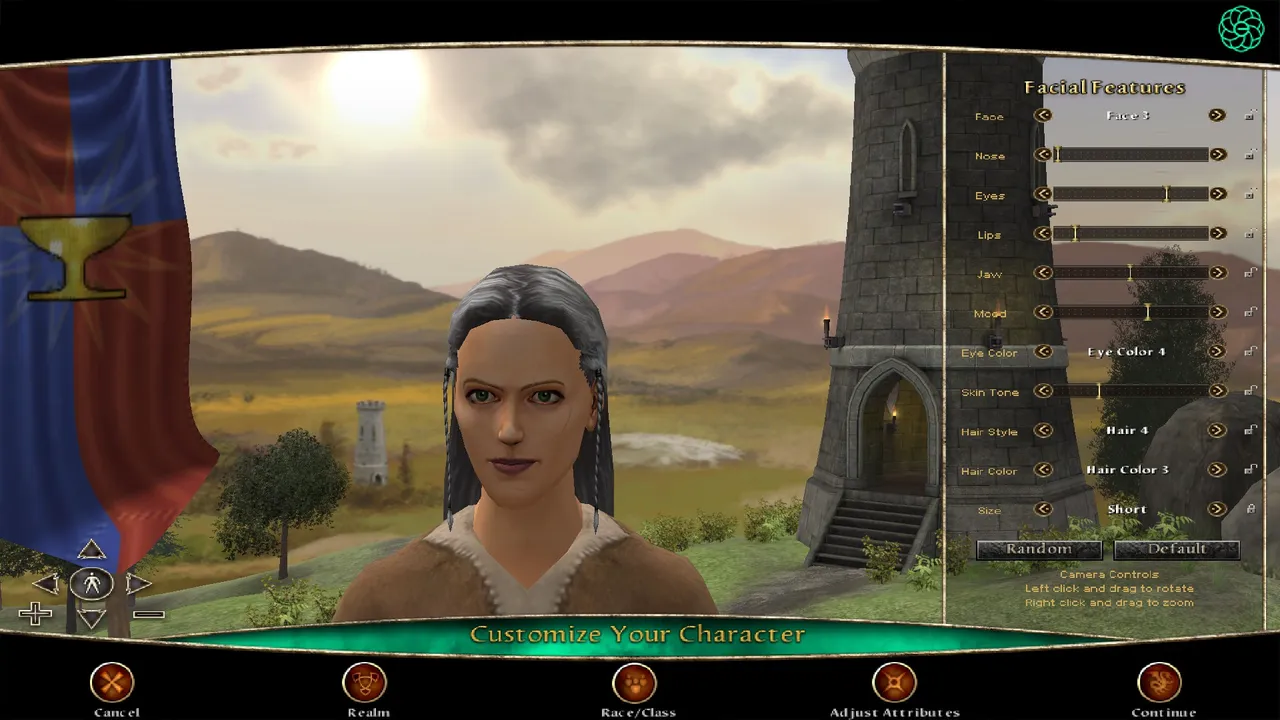Zoom in using the plus camera icon

coord(36,613)
